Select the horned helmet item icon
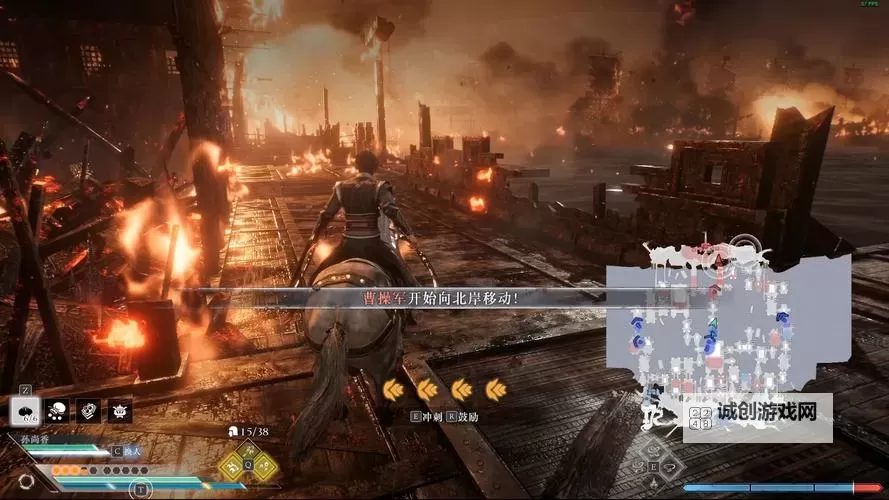The width and height of the screenshot is (889, 500). 119,409
